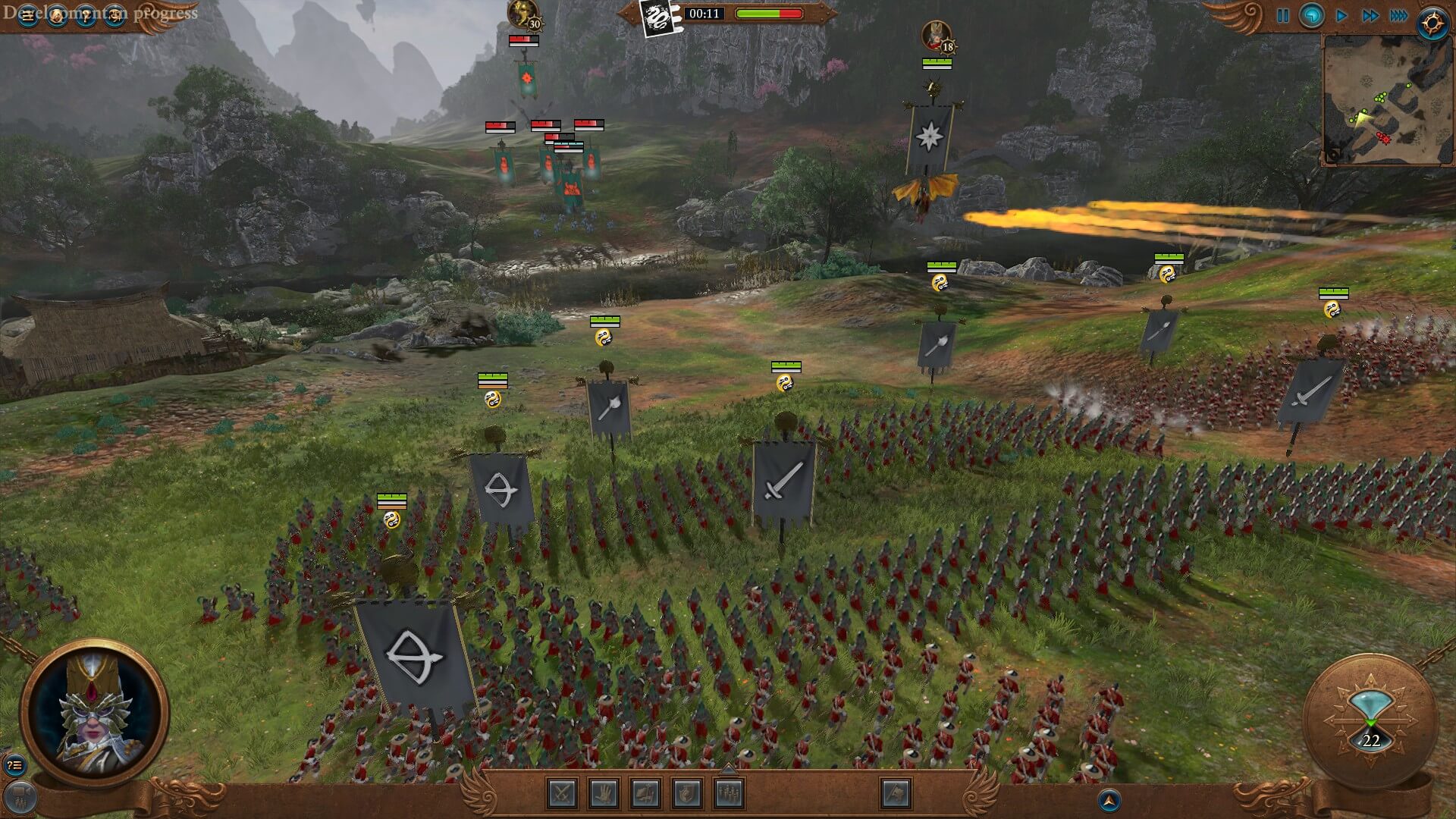Select the enemy lord level 30 portrait
Image resolution: width=1456 pixels, height=819 pixels.
click(x=522, y=14)
